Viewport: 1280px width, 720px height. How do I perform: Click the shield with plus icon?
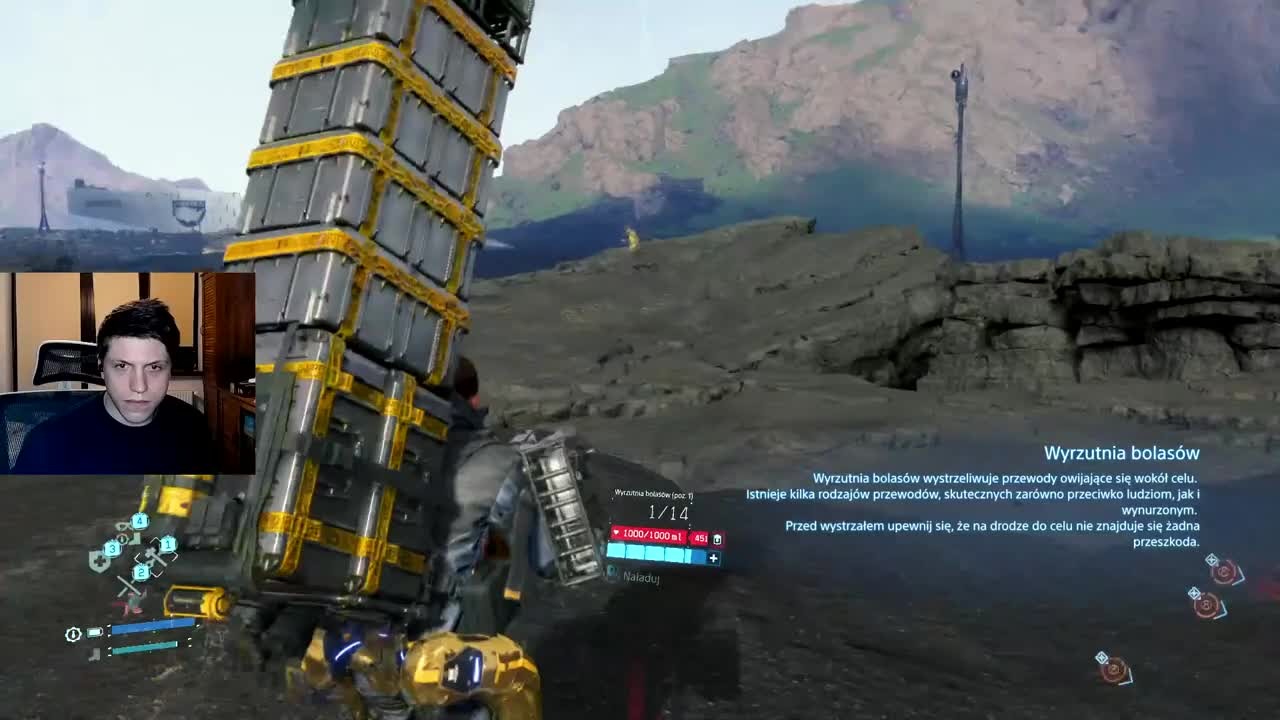coord(98,562)
